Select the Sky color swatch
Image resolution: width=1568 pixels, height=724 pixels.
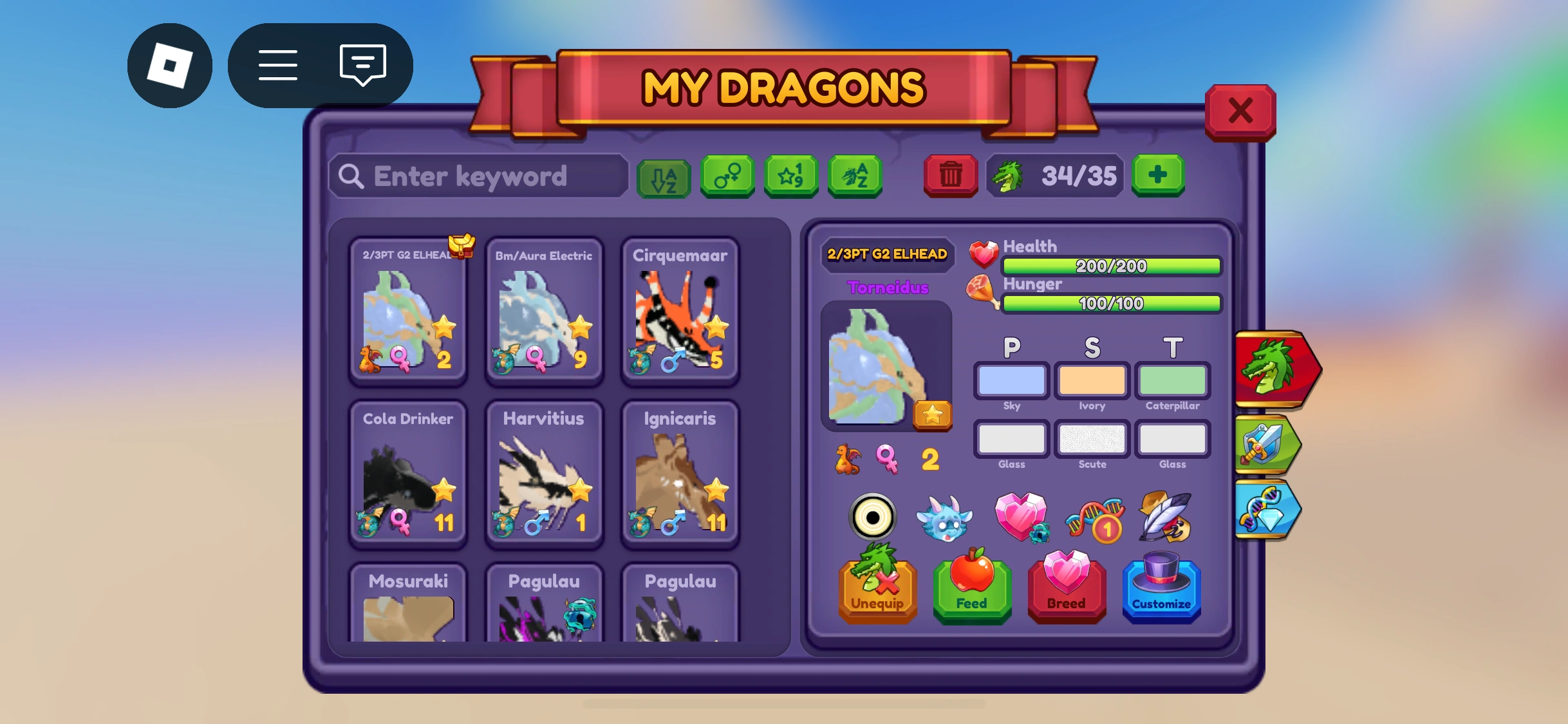coord(1011,380)
